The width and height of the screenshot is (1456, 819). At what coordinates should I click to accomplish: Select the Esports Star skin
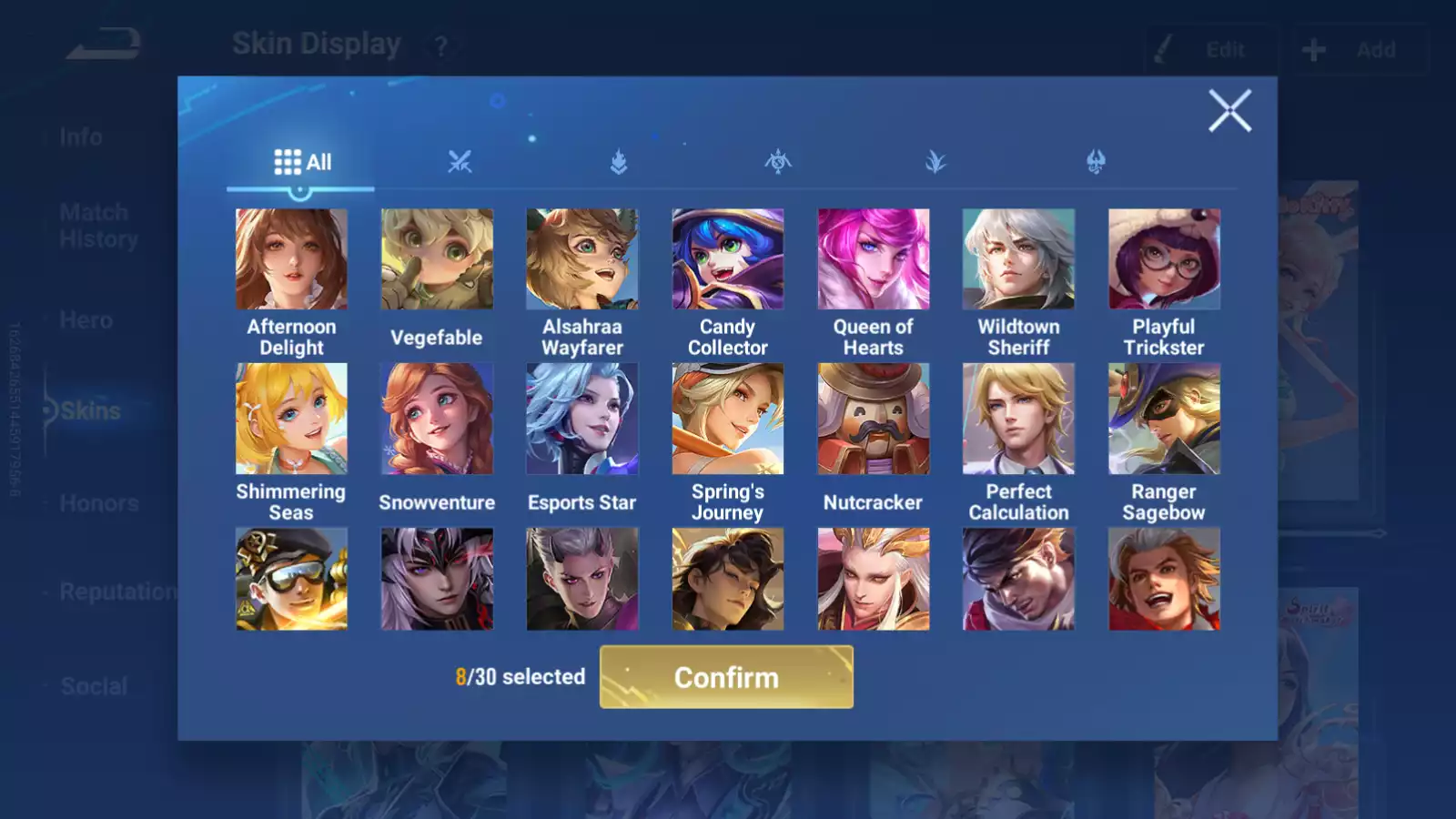pos(582,419)
